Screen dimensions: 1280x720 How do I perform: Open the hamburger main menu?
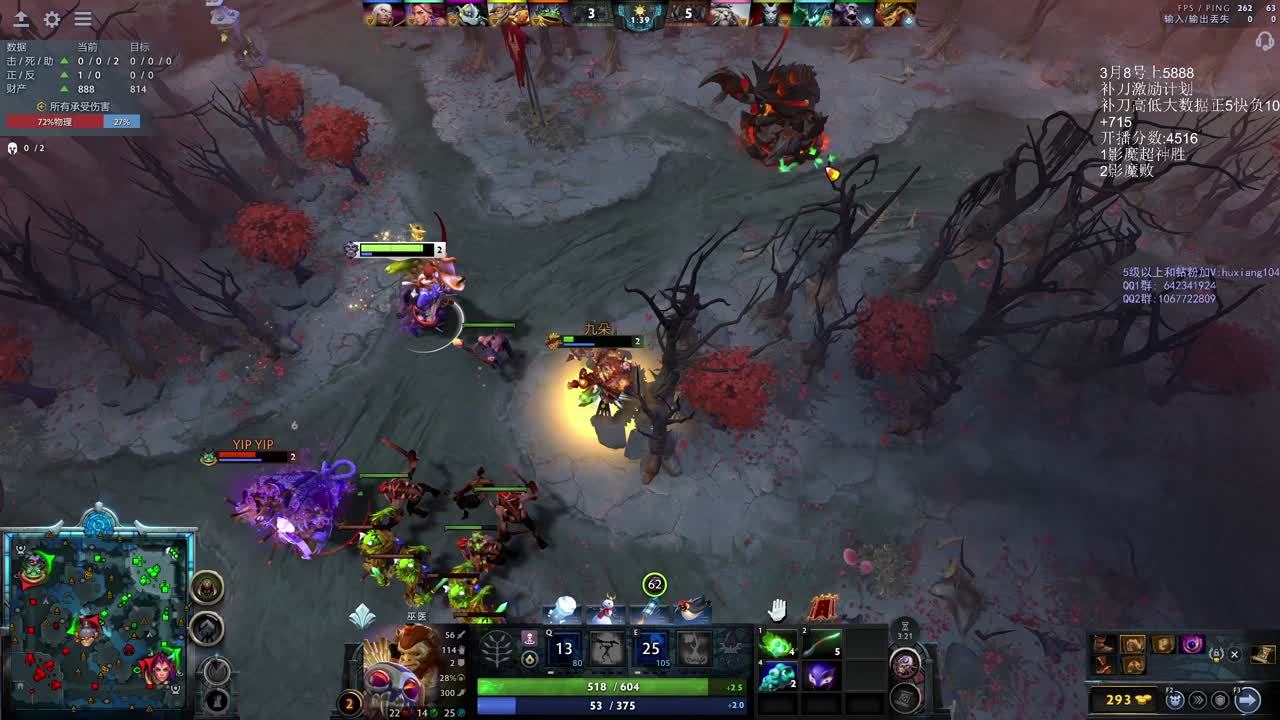83,19
